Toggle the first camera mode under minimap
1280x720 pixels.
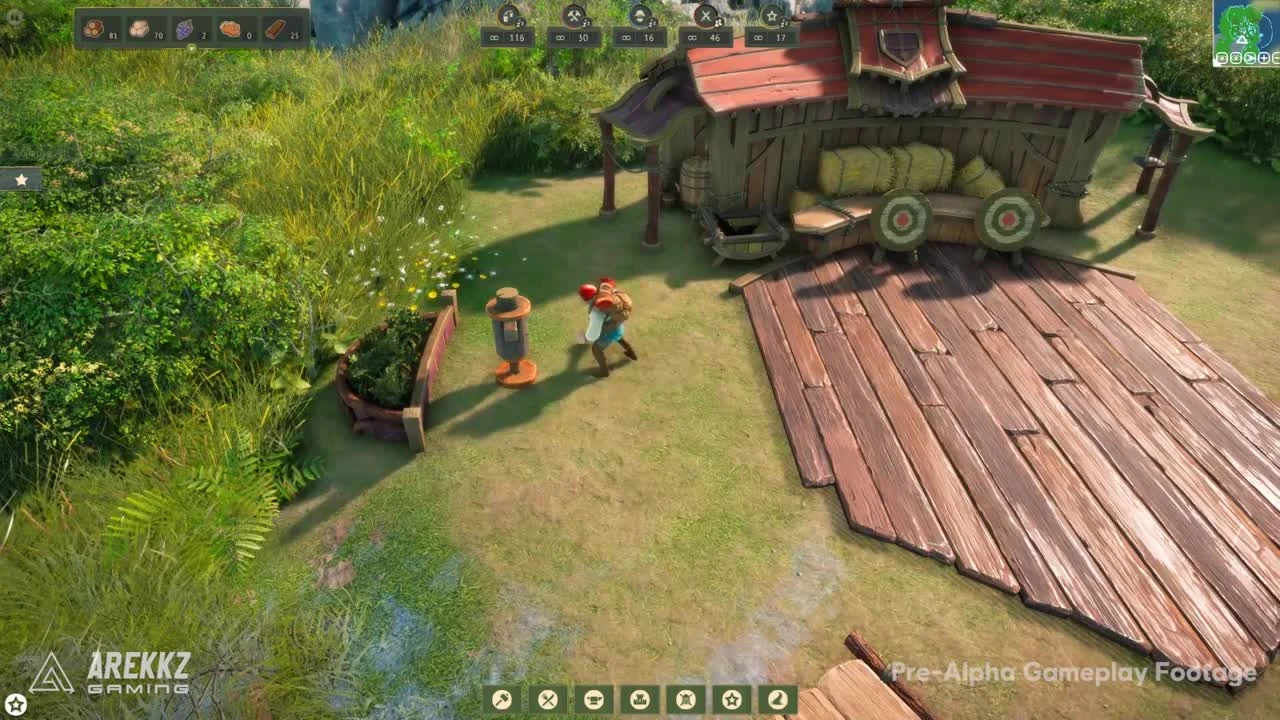1222,58
